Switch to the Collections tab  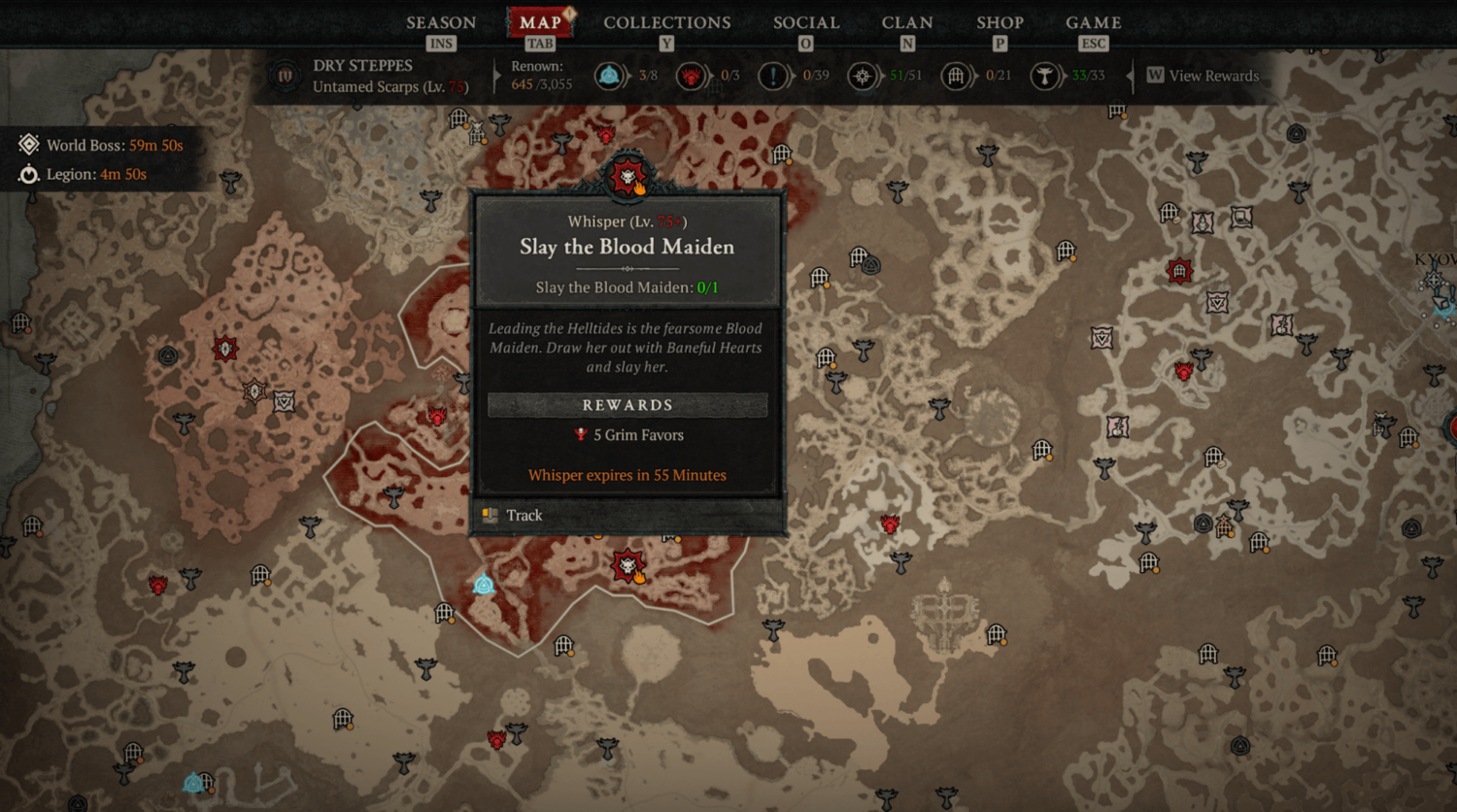pos(666,22)
